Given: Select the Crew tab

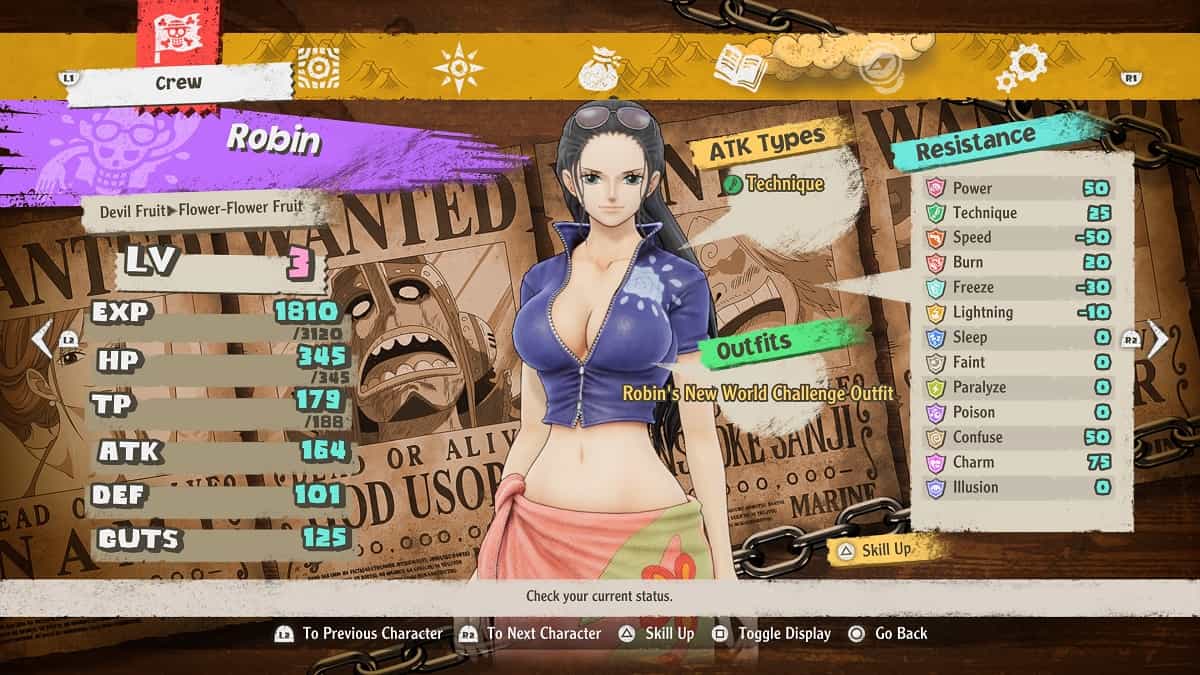Looking at the screenshot, I should click(179, 84).
